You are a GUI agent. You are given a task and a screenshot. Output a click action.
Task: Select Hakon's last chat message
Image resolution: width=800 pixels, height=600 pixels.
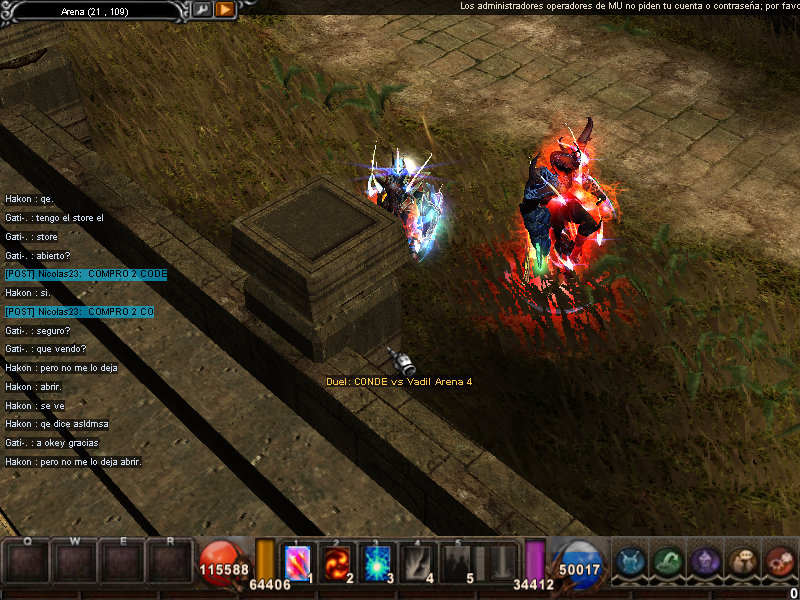(x=74, y=462)
